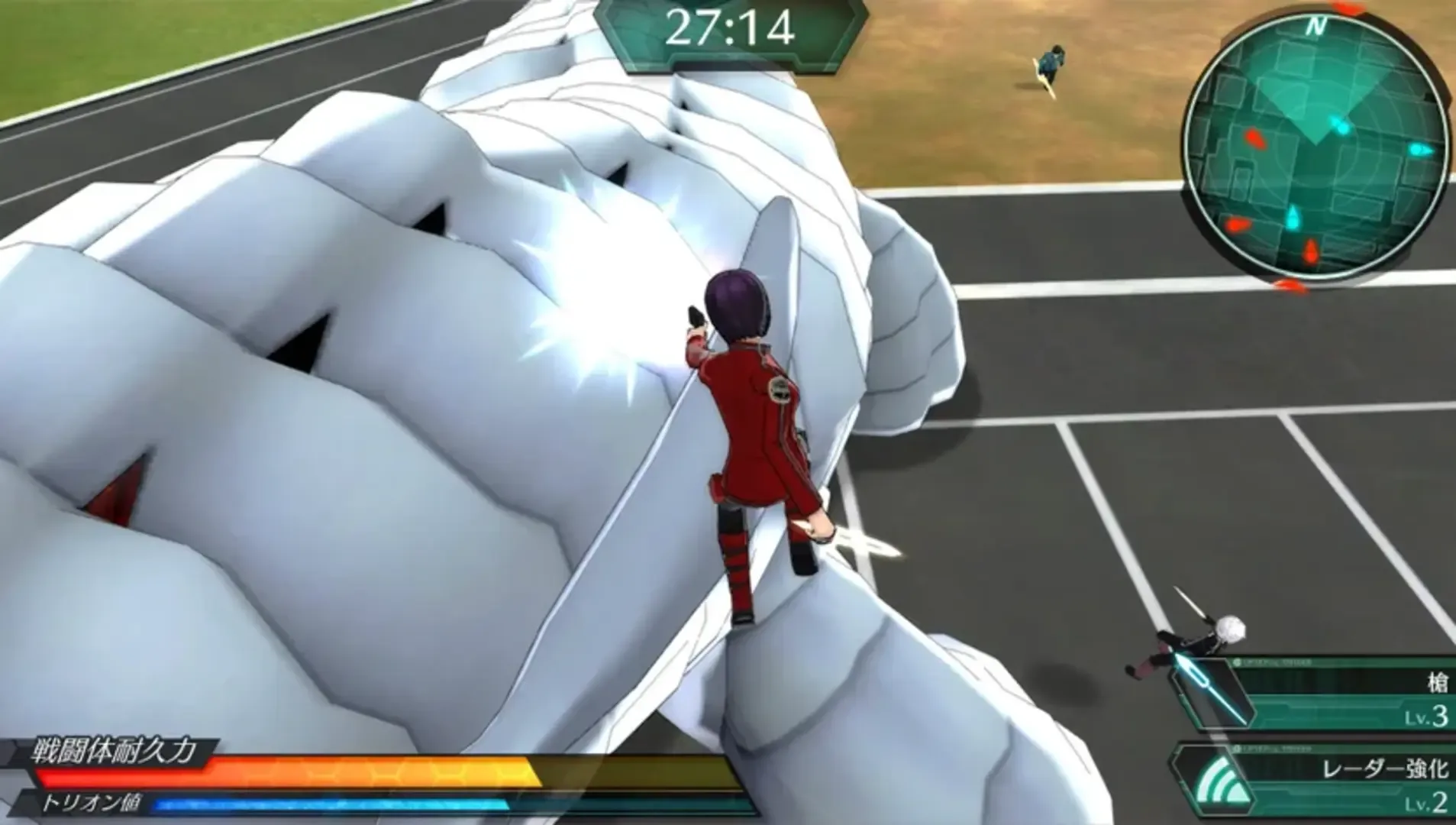Screen dimensions: 1456x825
Task: Click the N compass marker on minimap
Action: 1314,25
